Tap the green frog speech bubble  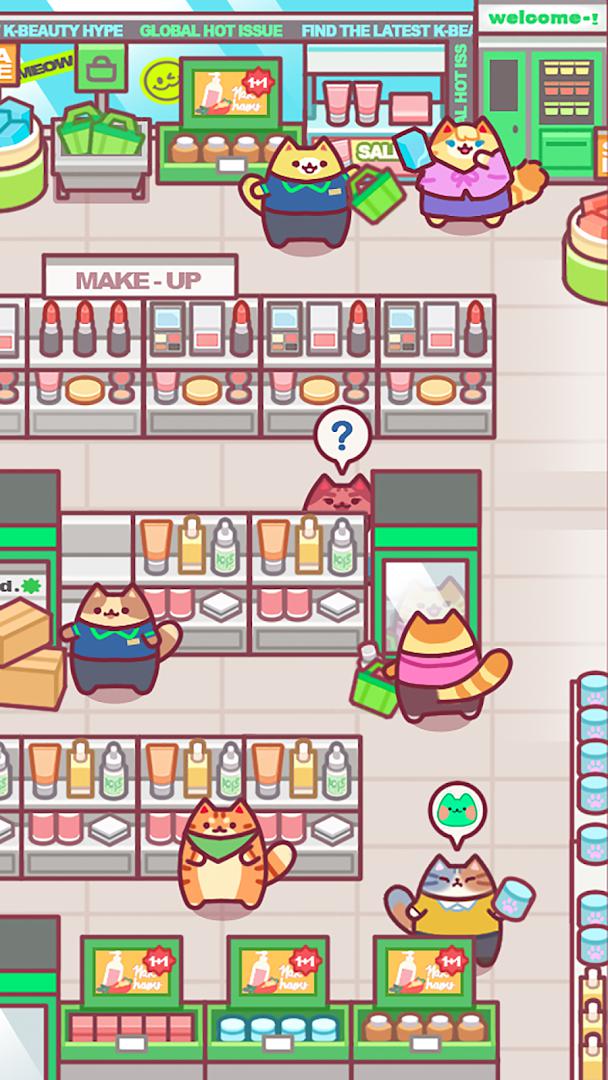(457, 810)
